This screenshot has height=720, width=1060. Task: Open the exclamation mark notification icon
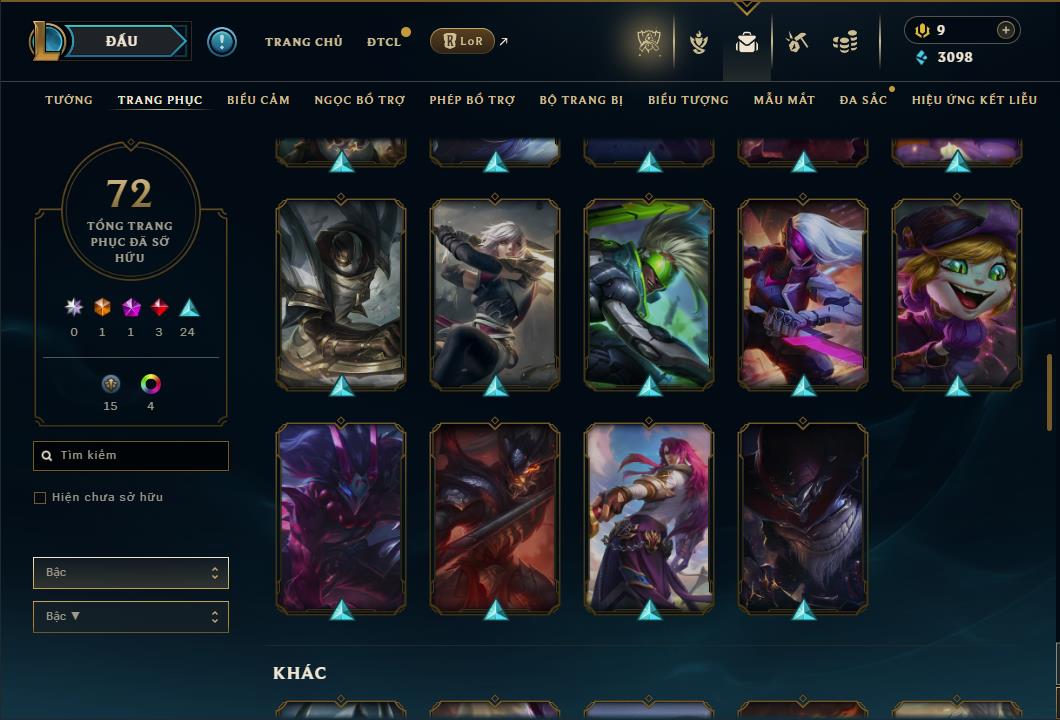click(x=222, y=42)
